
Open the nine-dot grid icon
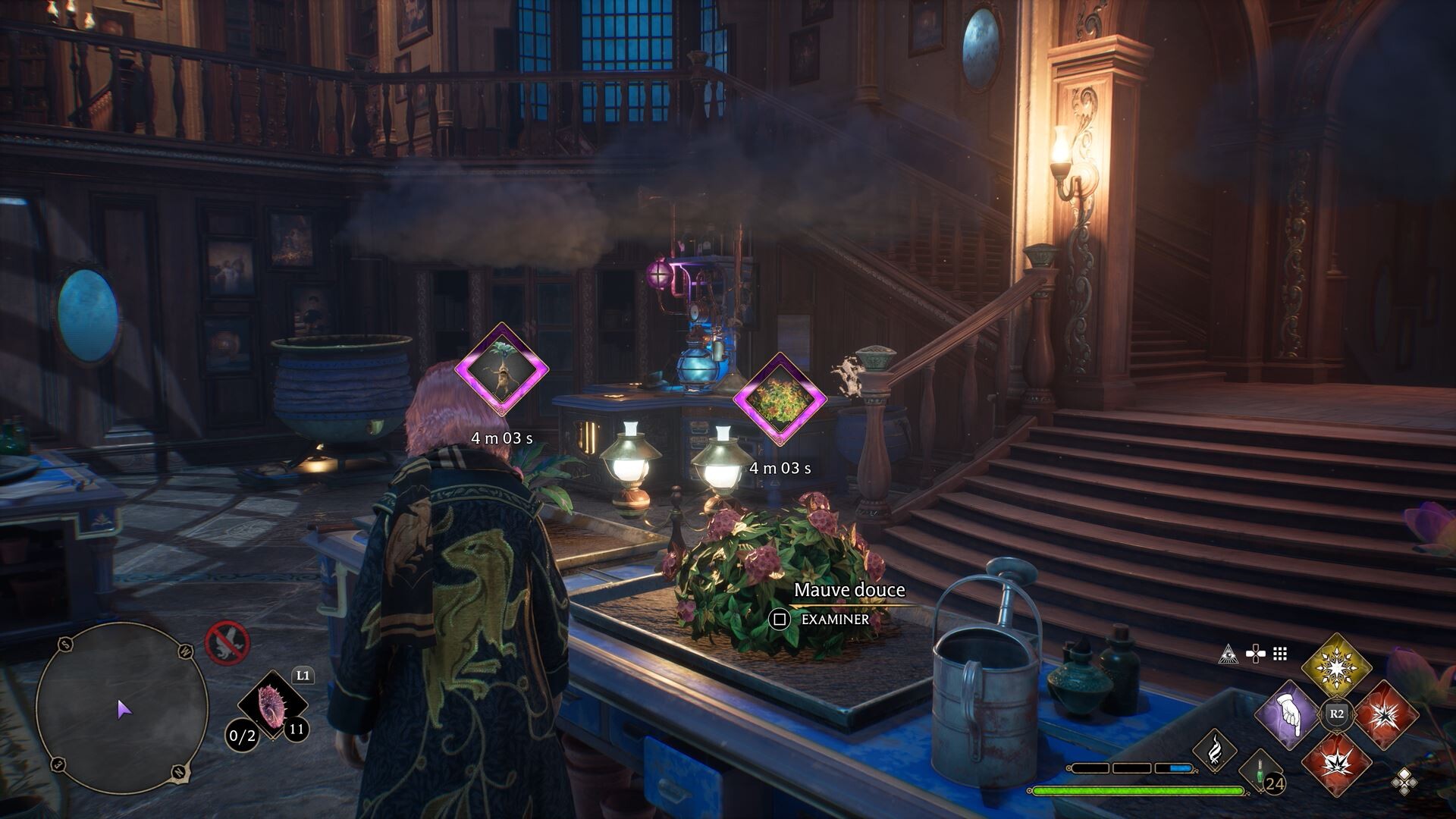click(1280, 654)
